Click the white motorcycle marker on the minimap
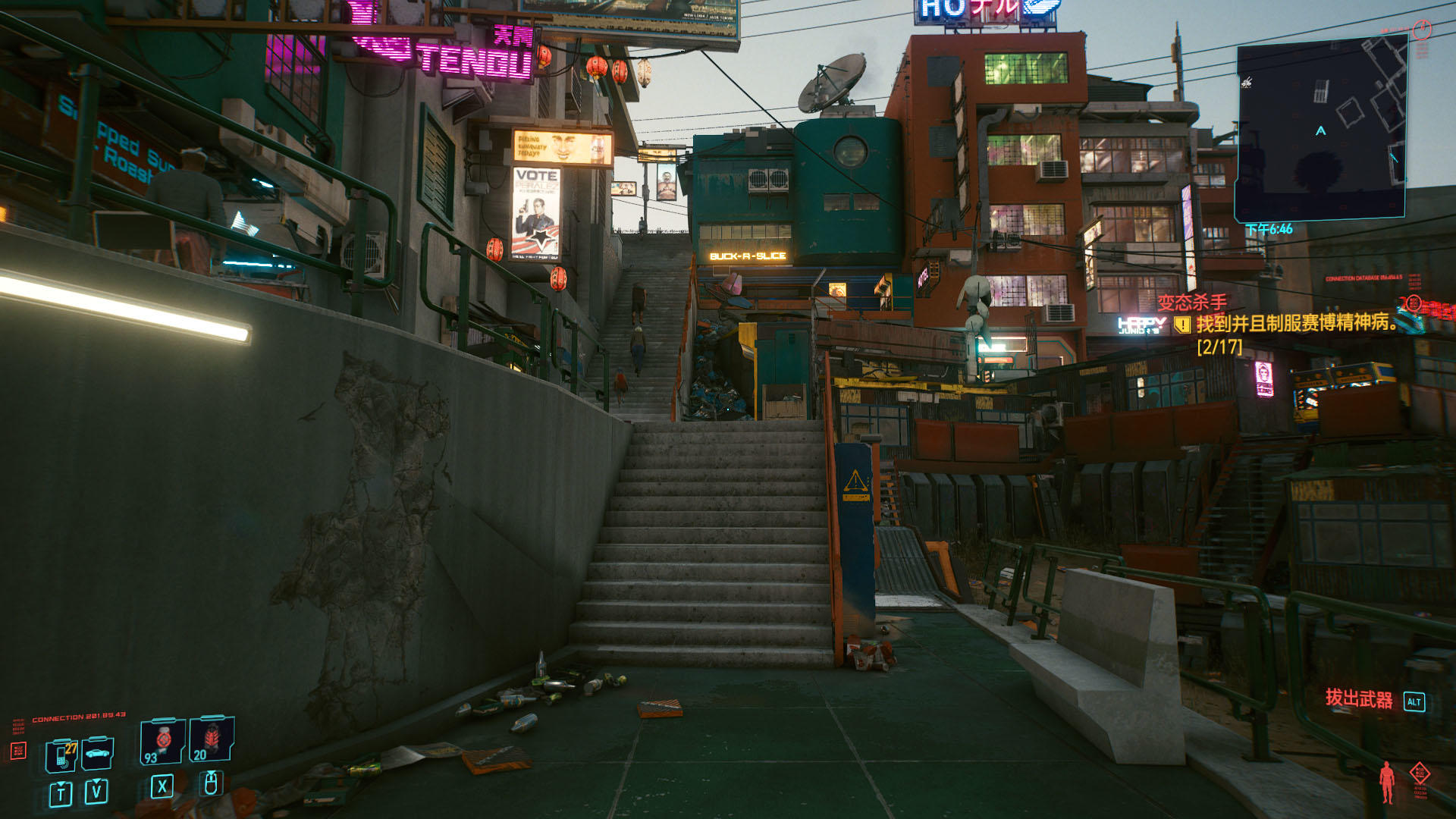Image resolution: width=1456 pixels, height=819 pixels. [x=1246, y=82]
